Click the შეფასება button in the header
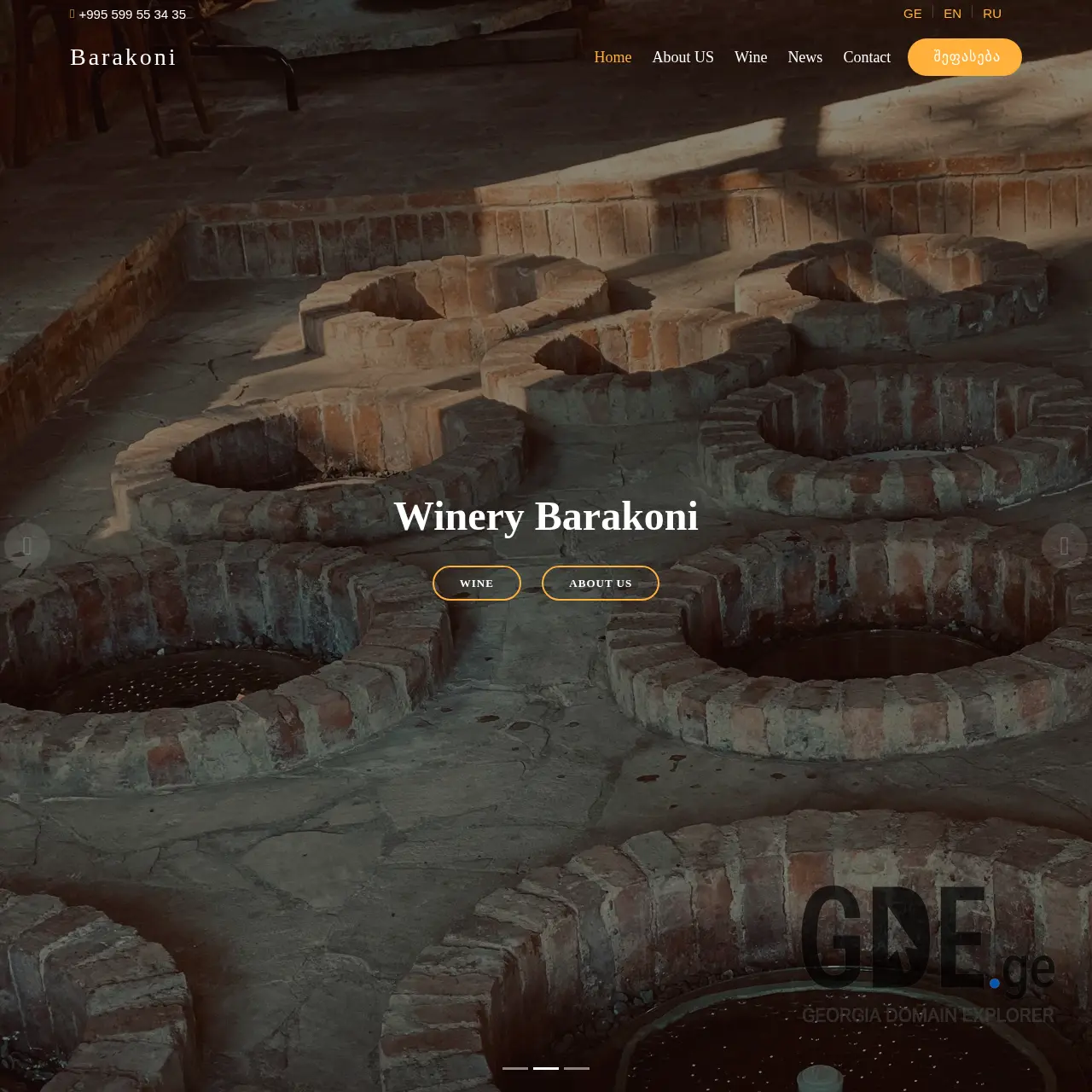The height and width of the screenshot is (1092, 1092). point(964,57)
